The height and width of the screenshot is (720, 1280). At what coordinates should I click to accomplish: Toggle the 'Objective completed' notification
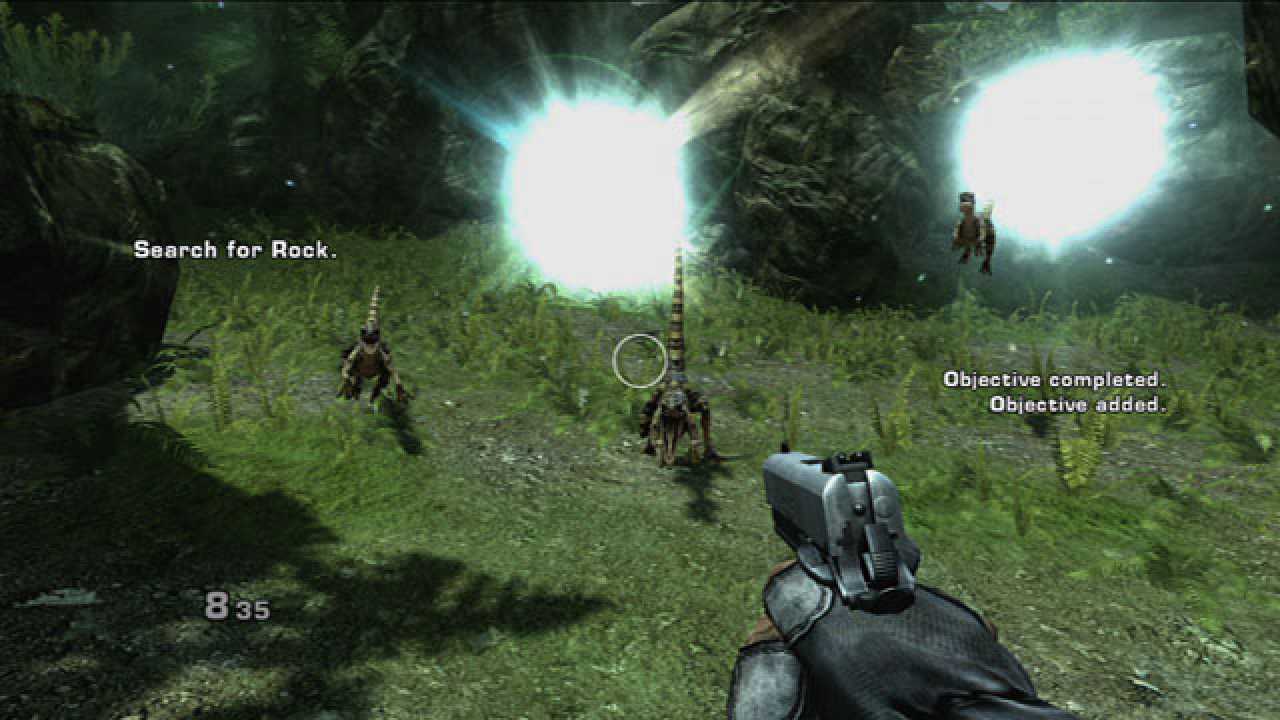tap(1056, 378)
